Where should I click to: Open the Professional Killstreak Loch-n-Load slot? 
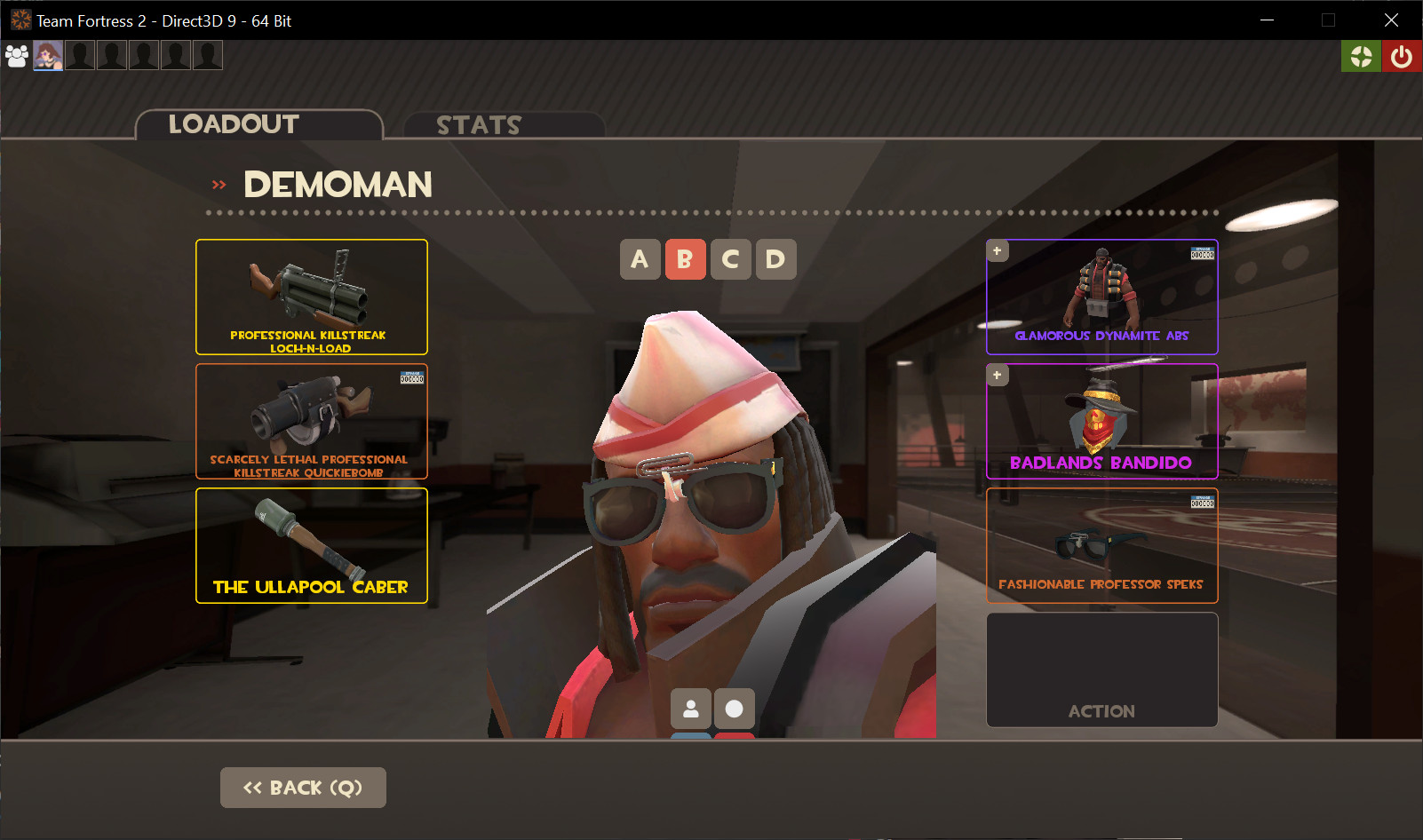click(x=311, y=297)
